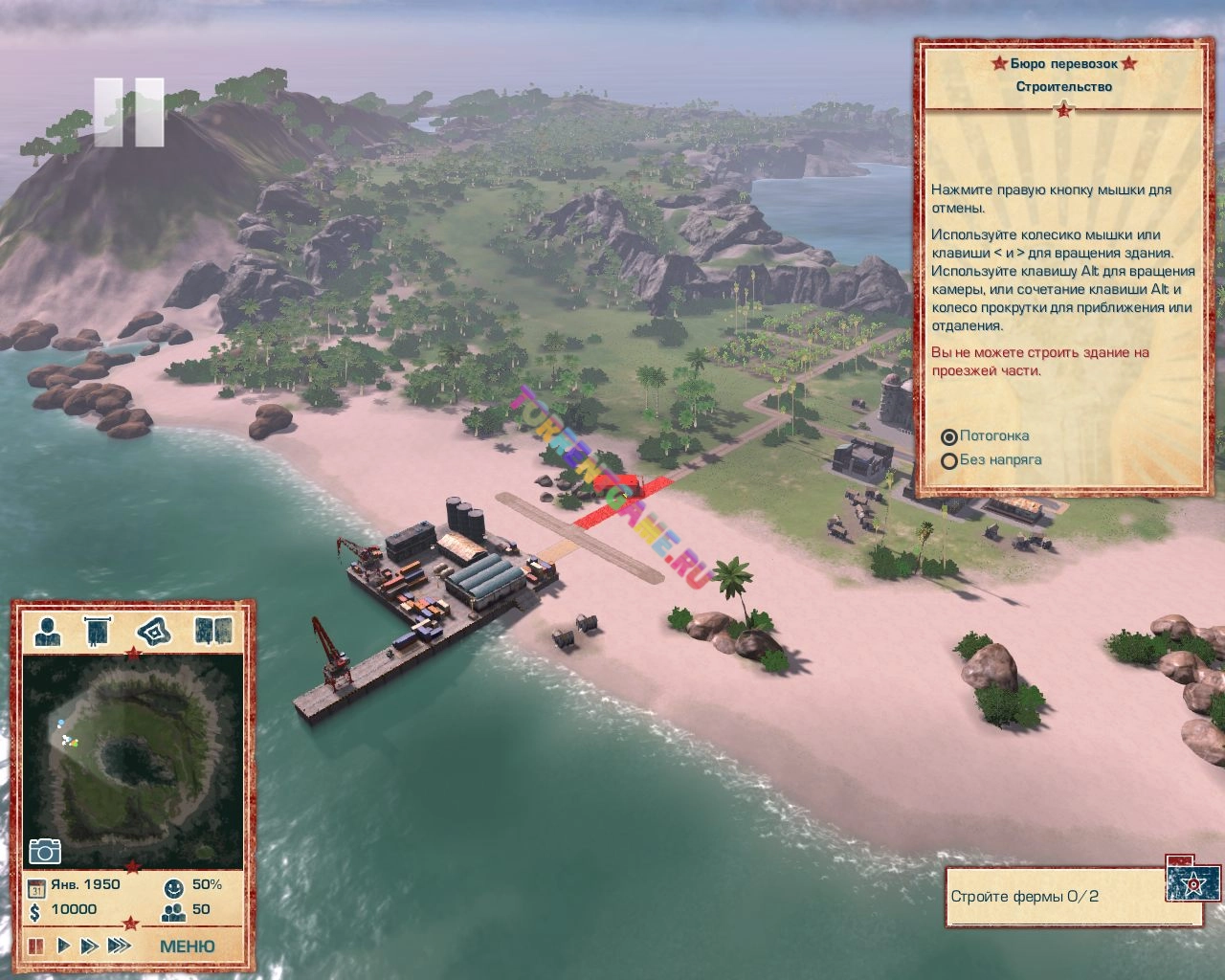Select the Потогонка work mode option
This screenshot has height=980, width=1225.
click(949, 436)
